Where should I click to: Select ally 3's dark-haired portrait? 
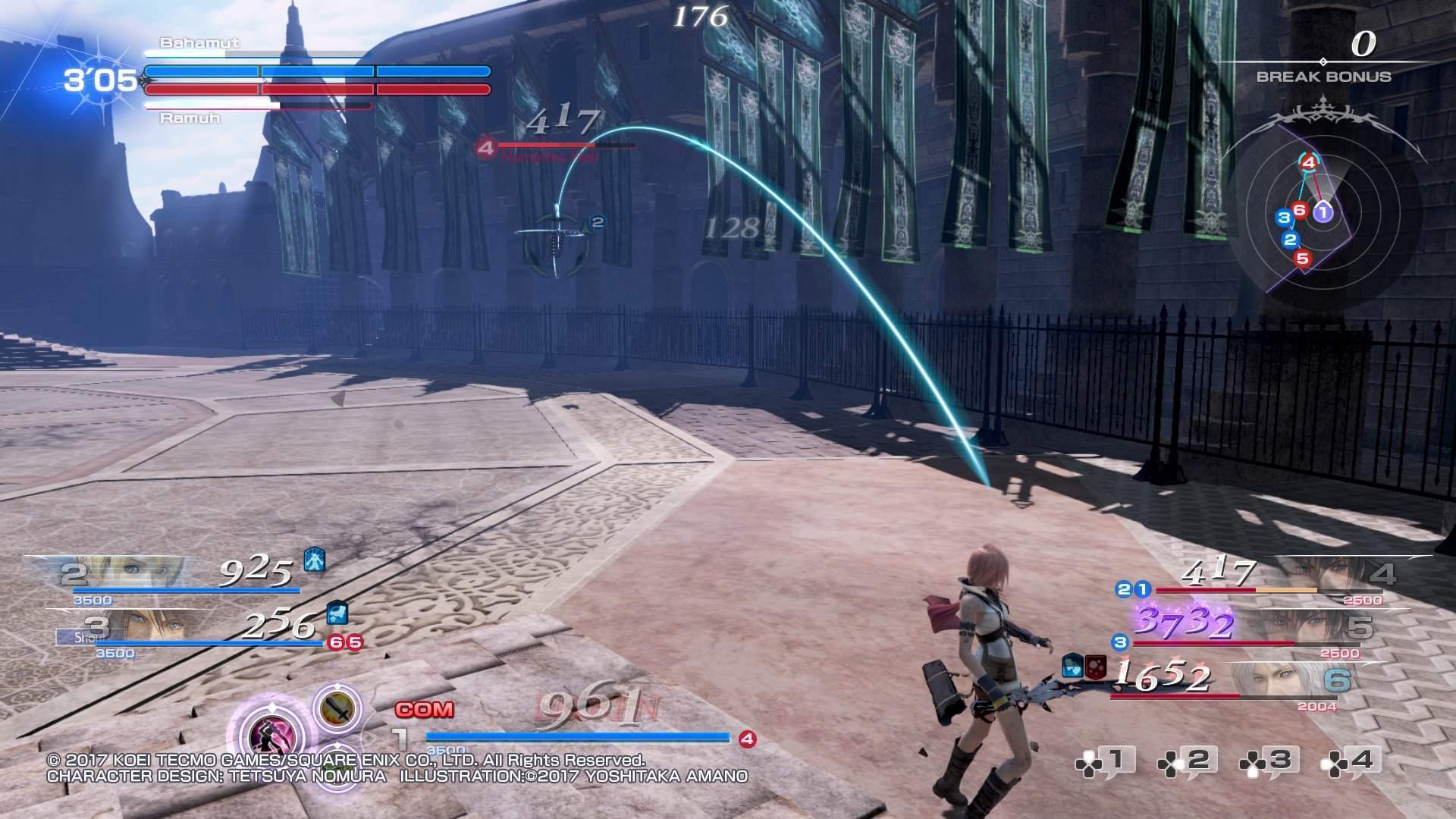pos(152,626)
